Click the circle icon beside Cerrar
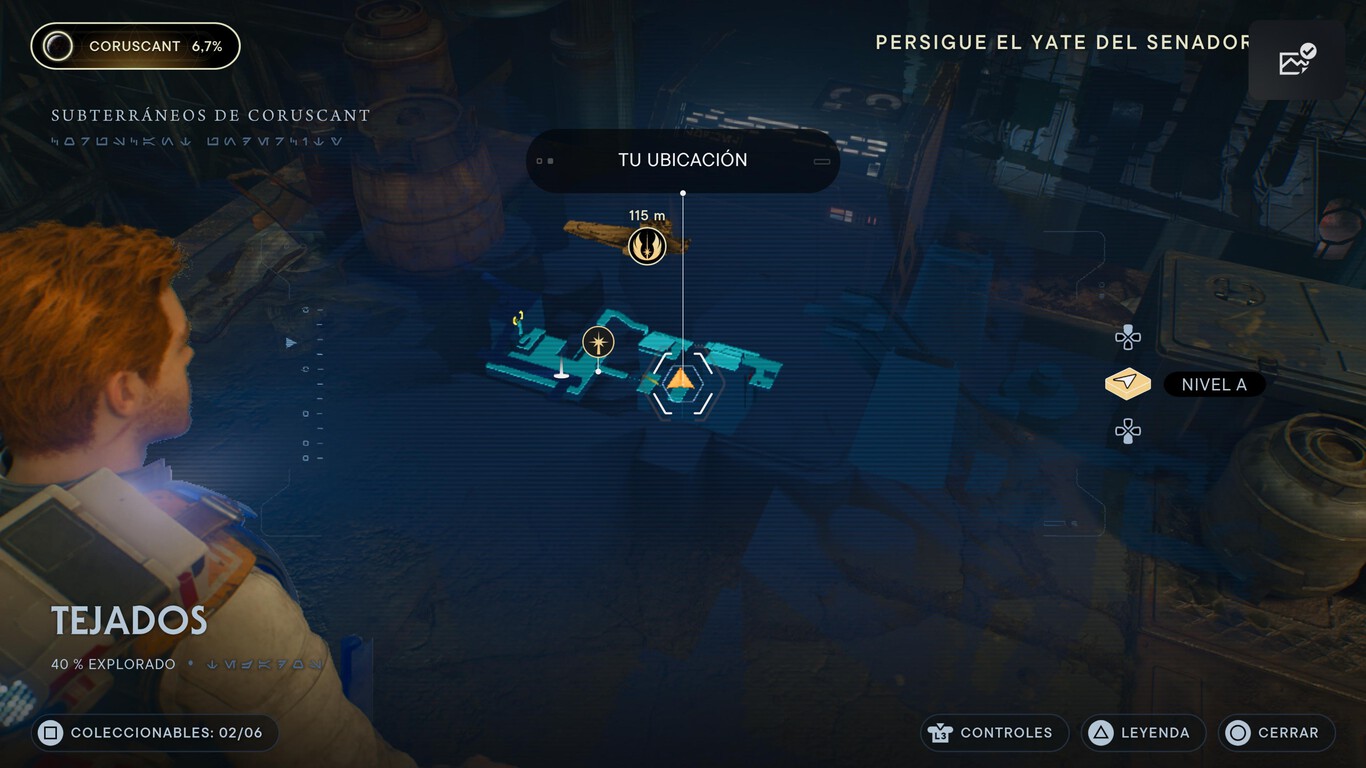This screenshot has height=768, width=1366. click(1237, 733)
